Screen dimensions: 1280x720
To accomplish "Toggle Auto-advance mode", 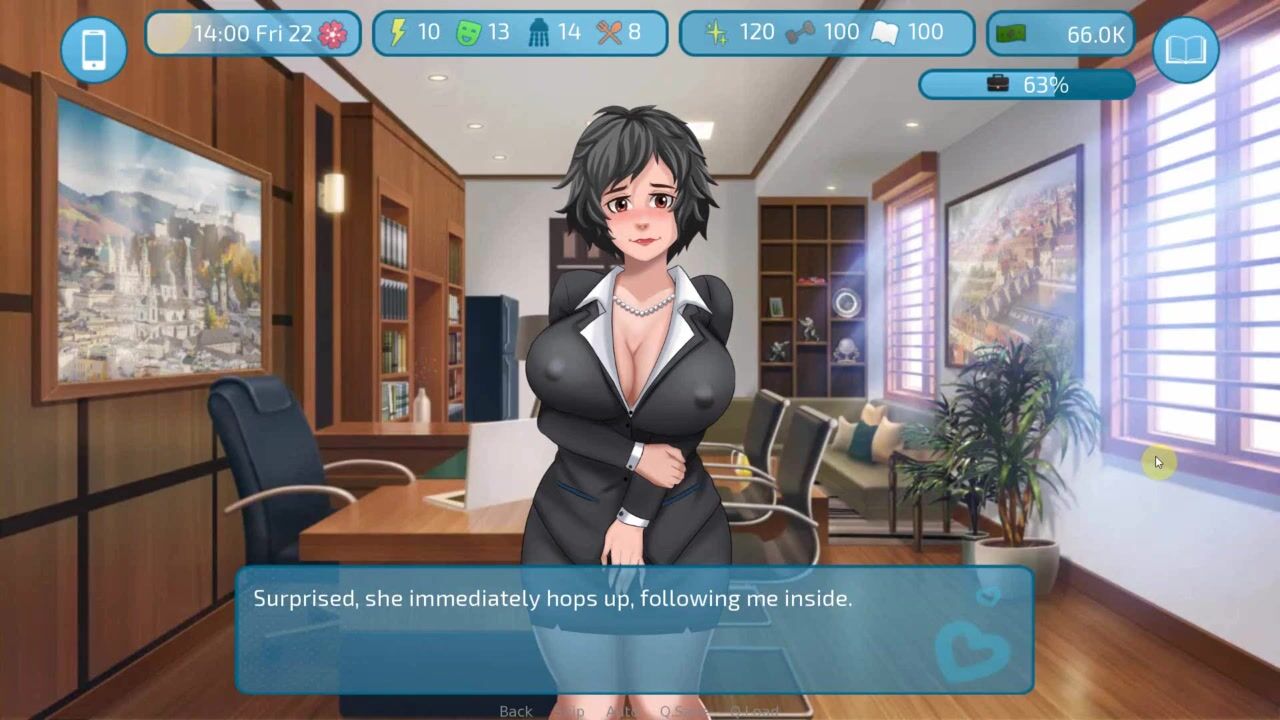I will click(623, 711).
